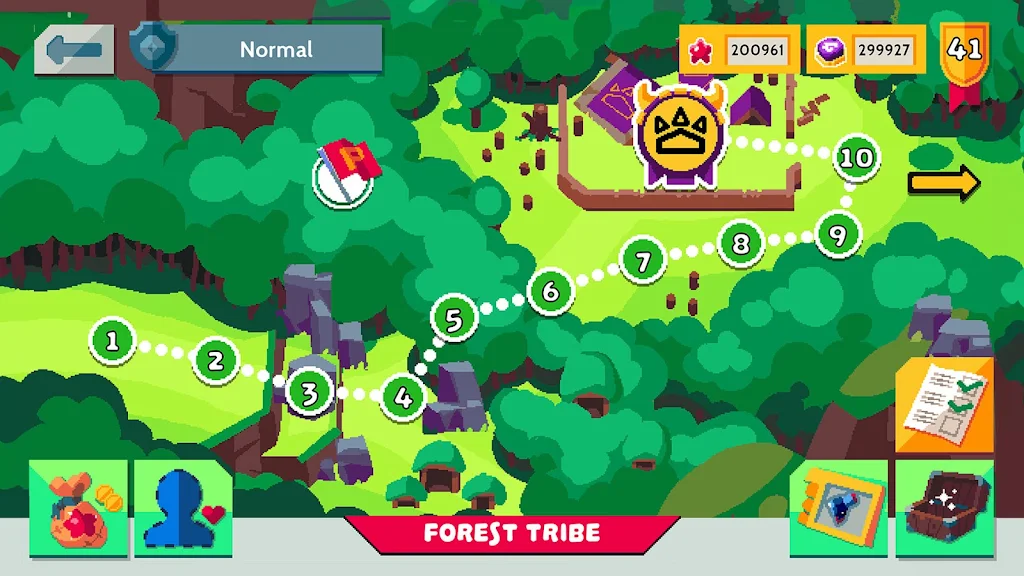Pick level 6 on the path
Viewport: 1024px width, 576px height.
coord(550,292)
